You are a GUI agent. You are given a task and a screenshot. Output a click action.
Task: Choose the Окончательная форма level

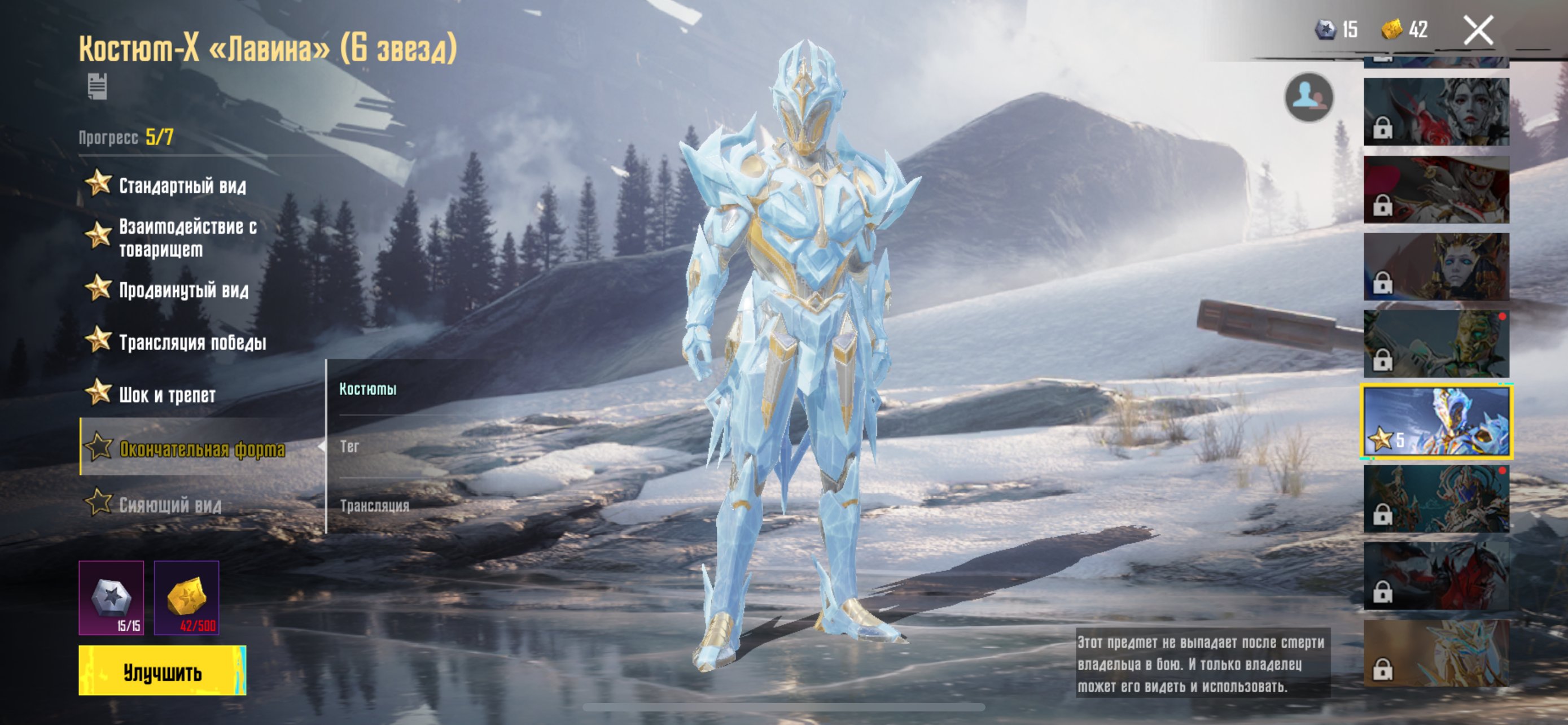coord(202,449)
